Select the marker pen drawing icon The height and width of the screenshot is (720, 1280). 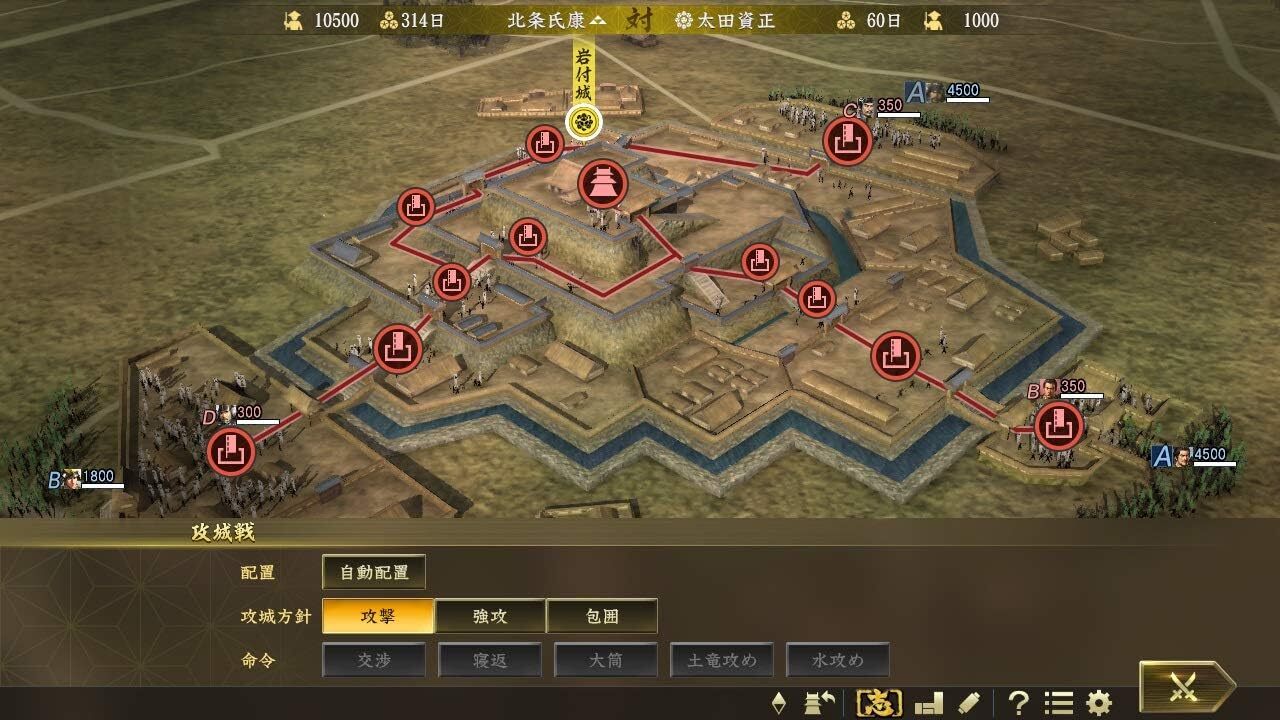click(x=968, y=701)
